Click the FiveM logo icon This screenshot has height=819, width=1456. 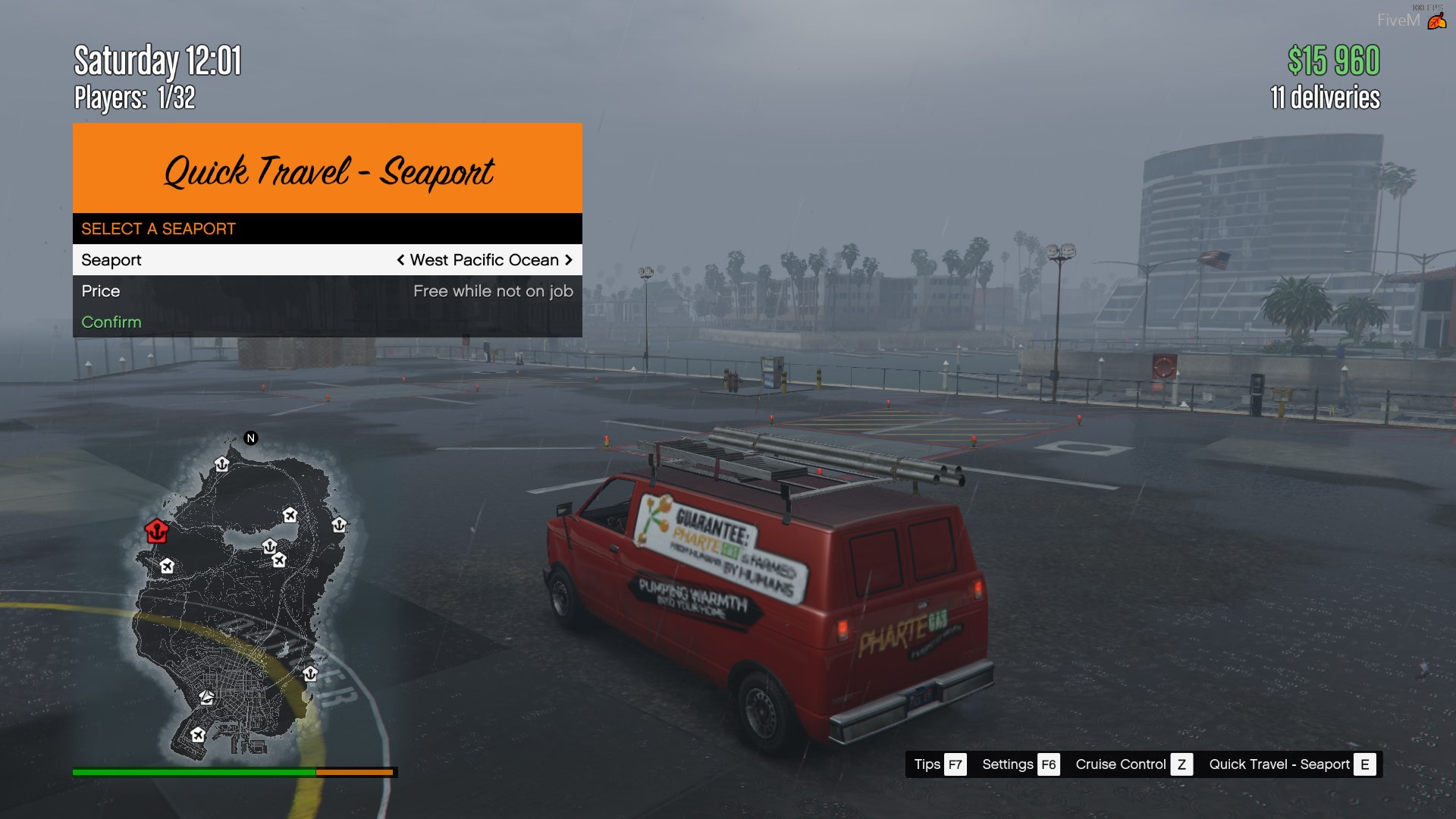pyautogui.click(x=1436, y=20)
